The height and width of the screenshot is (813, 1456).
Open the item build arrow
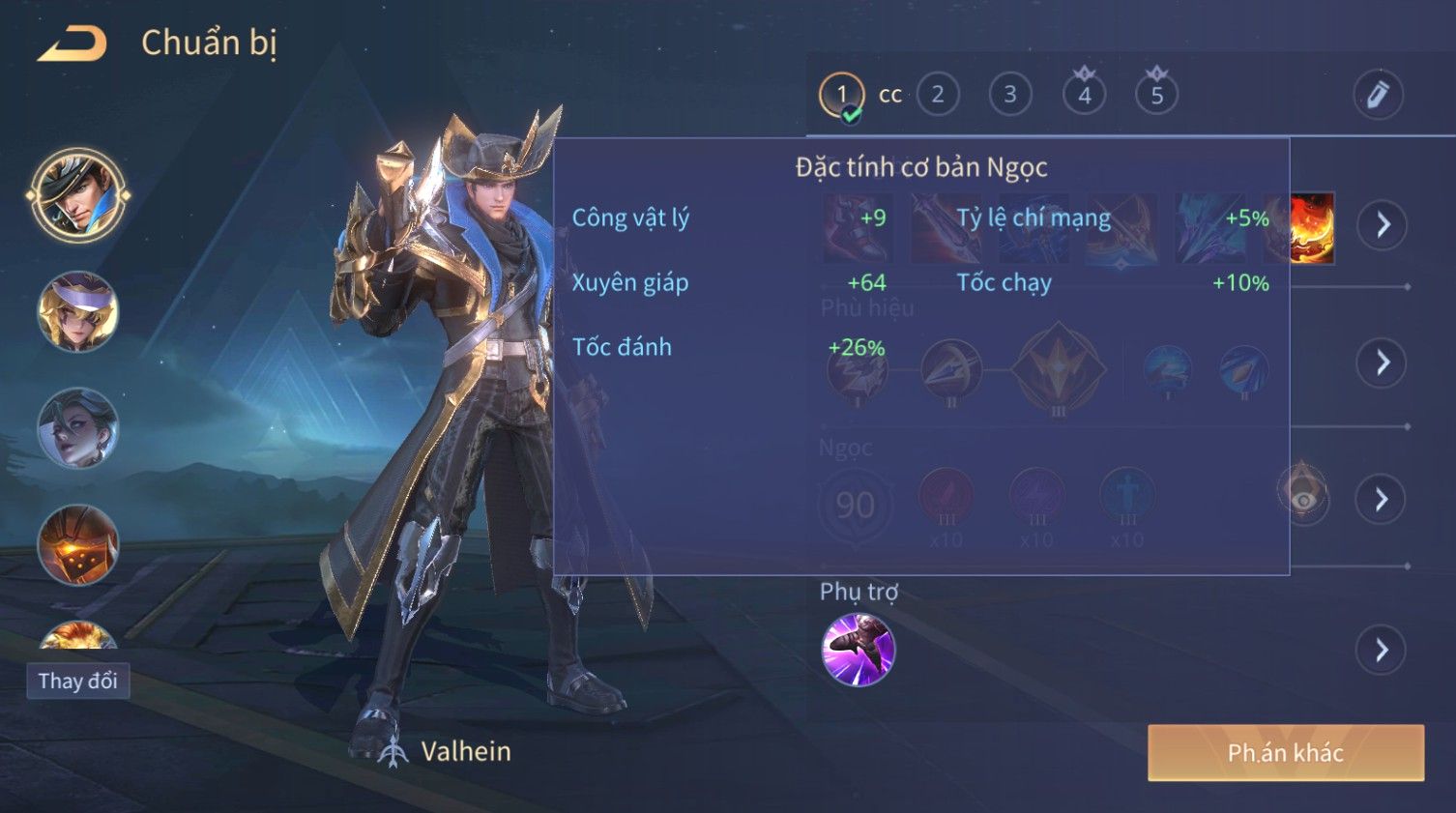point(1382,225)
